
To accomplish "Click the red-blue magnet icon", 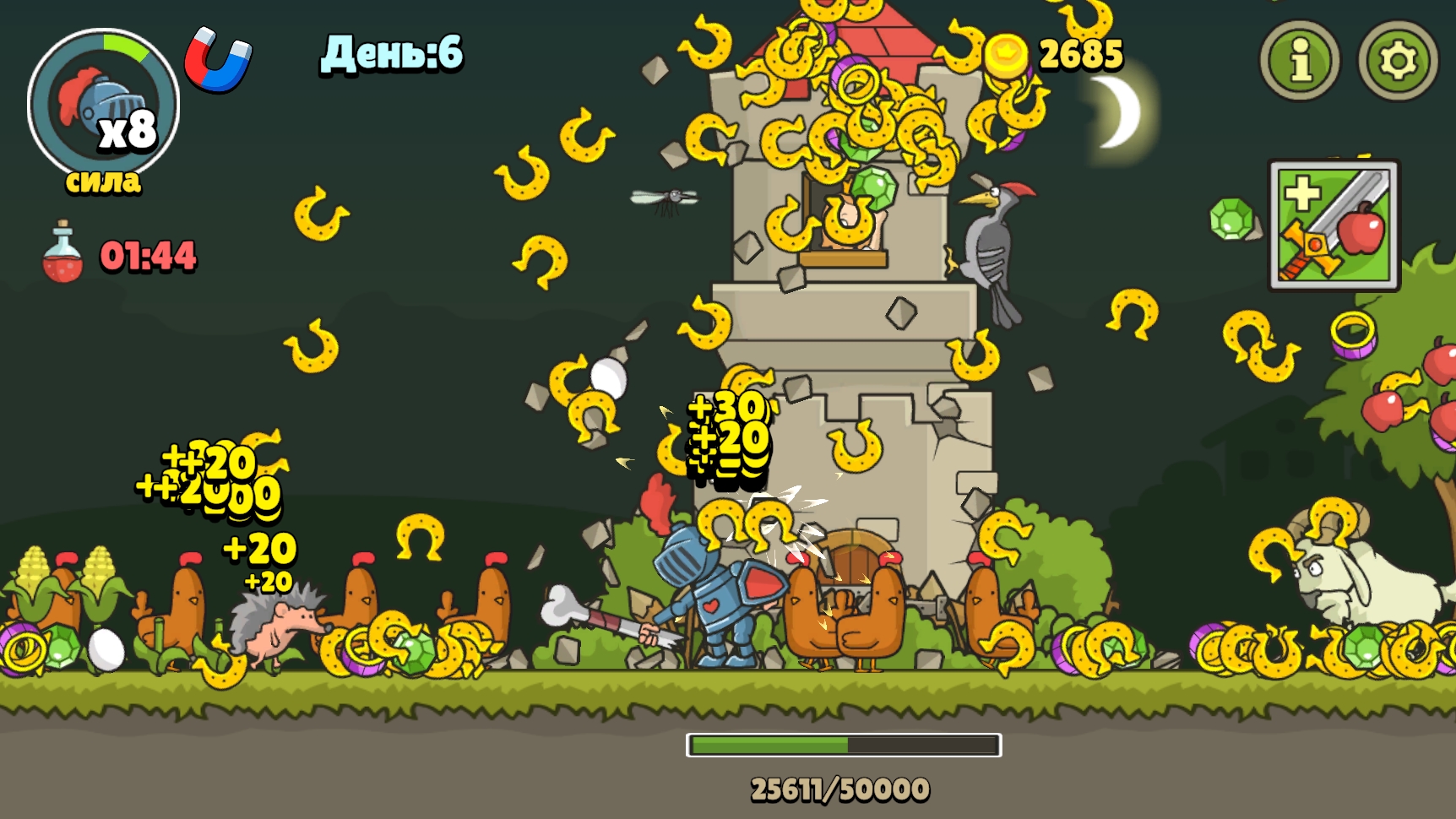I will coord(218,59).
